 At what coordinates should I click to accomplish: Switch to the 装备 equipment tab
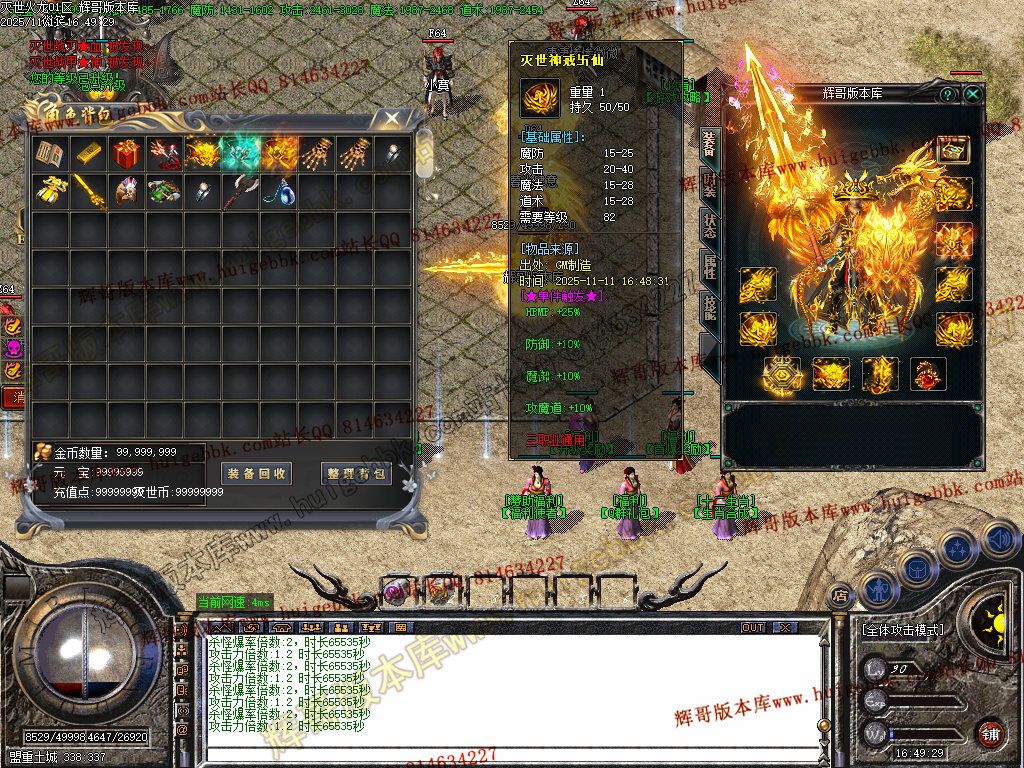(708, 145)
